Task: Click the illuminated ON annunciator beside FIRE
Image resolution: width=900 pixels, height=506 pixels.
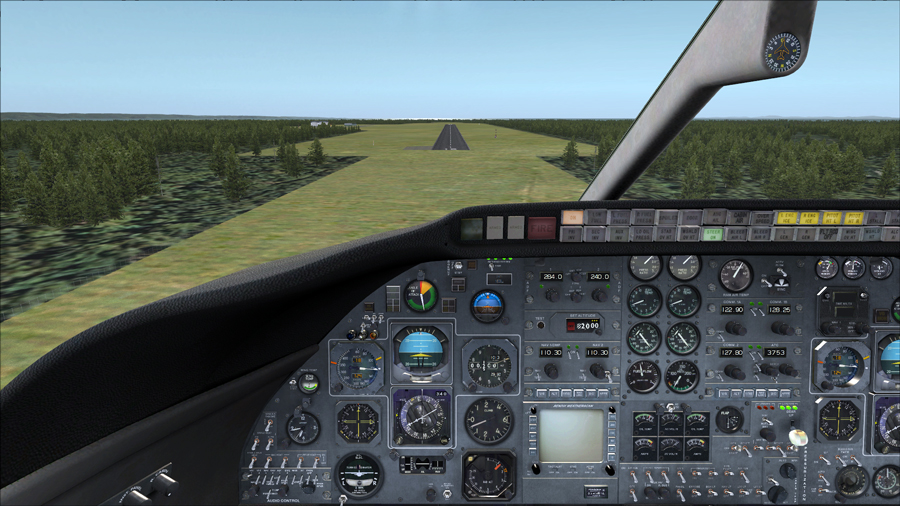Action: (x=572, y=217)
